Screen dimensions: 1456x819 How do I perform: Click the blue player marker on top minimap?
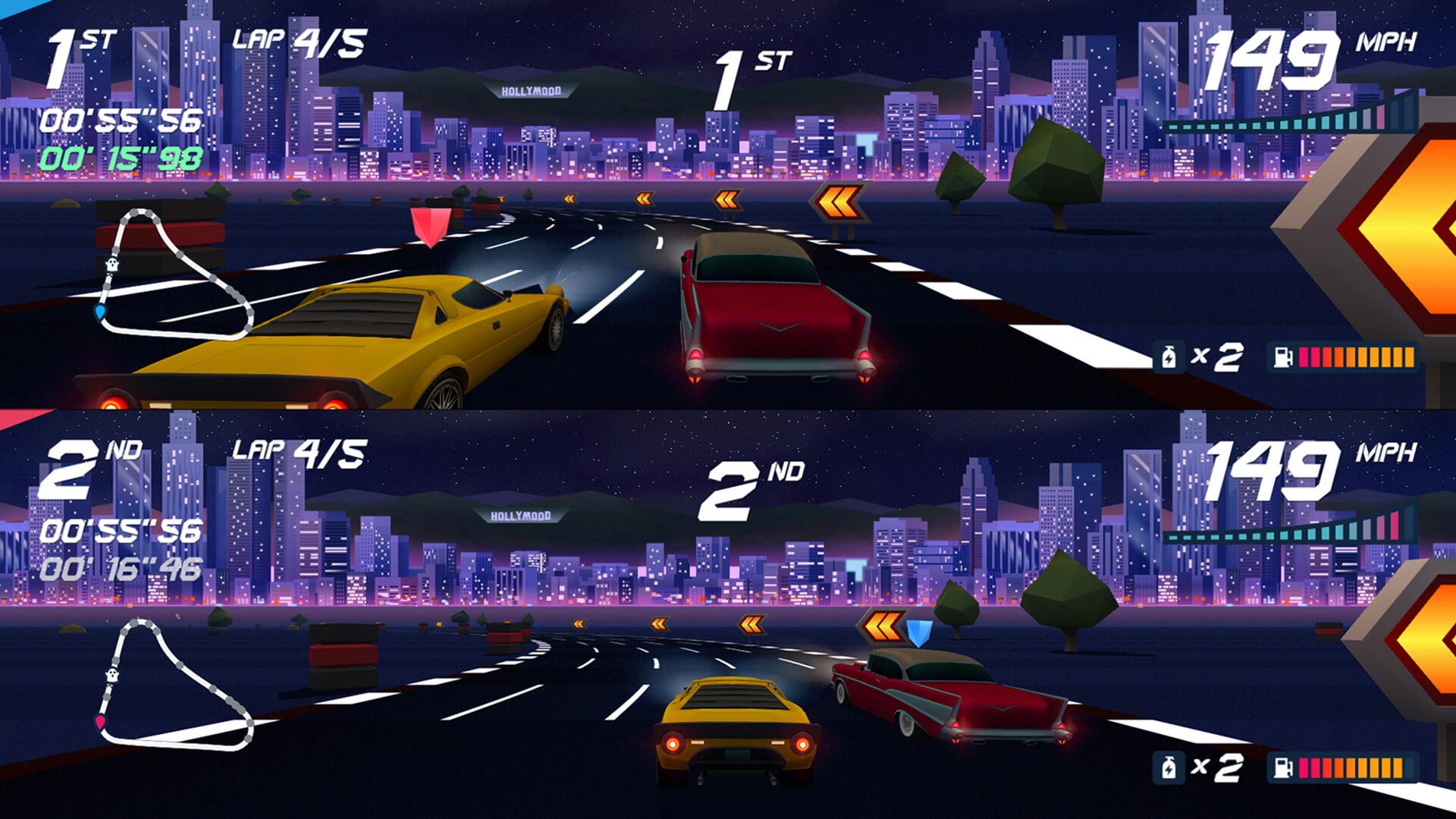pyautogui.click(x=99, y=312)
